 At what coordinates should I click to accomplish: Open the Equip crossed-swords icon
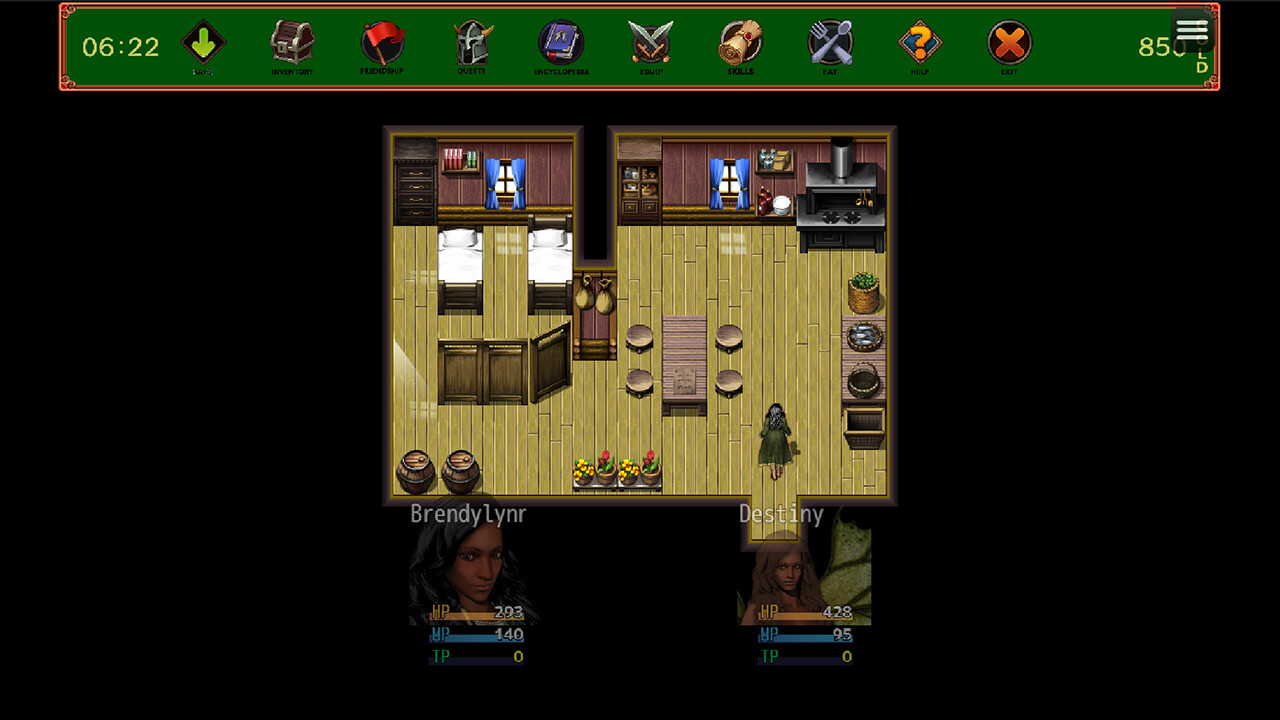point(650,44)
